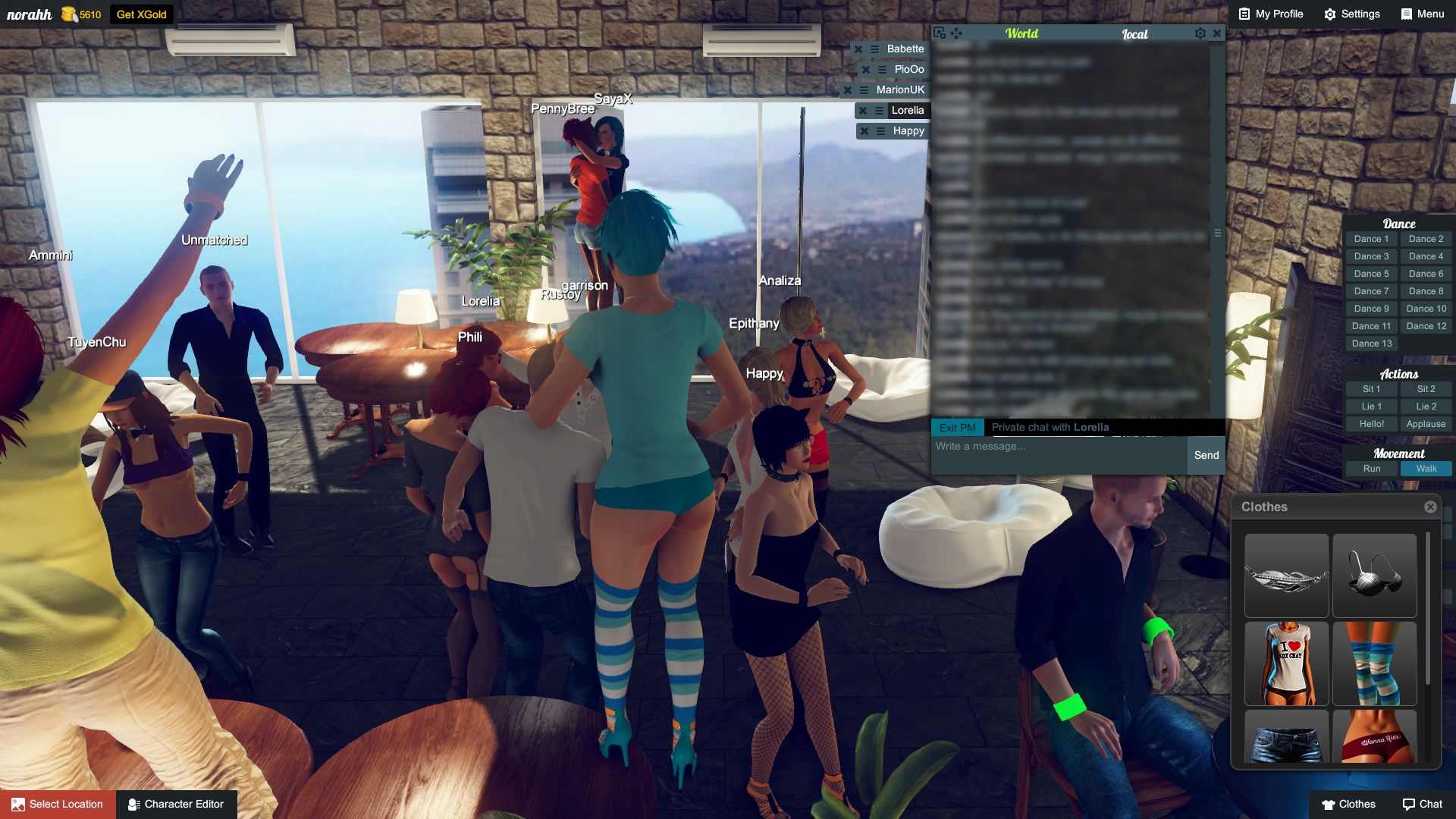This screenshot has height=819, width=1456.
Task: Start Dance 5 from the Dance panel
Action: (1370, 273)
